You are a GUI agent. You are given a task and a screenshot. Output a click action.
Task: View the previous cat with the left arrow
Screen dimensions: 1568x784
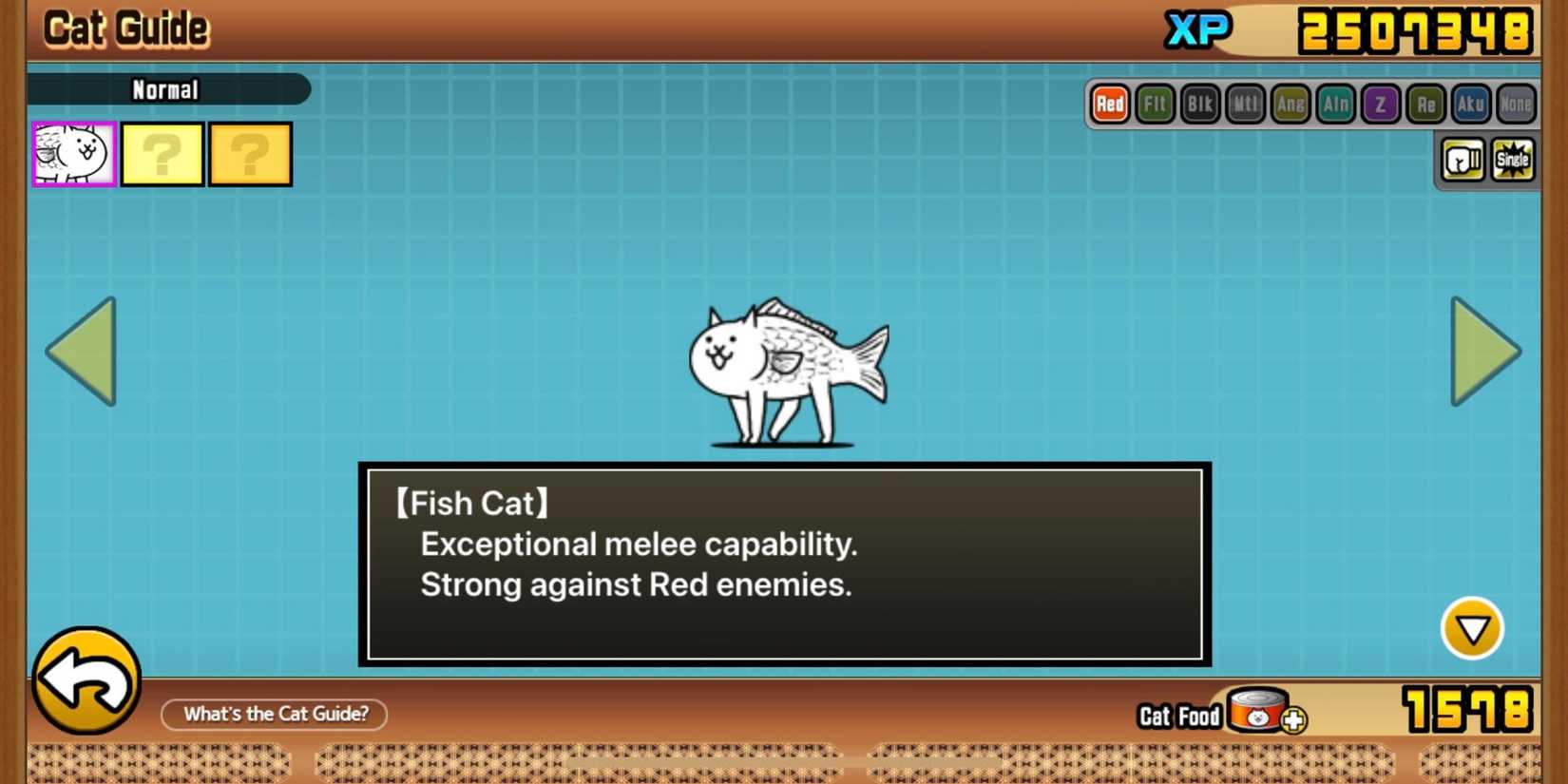[81, 352]
